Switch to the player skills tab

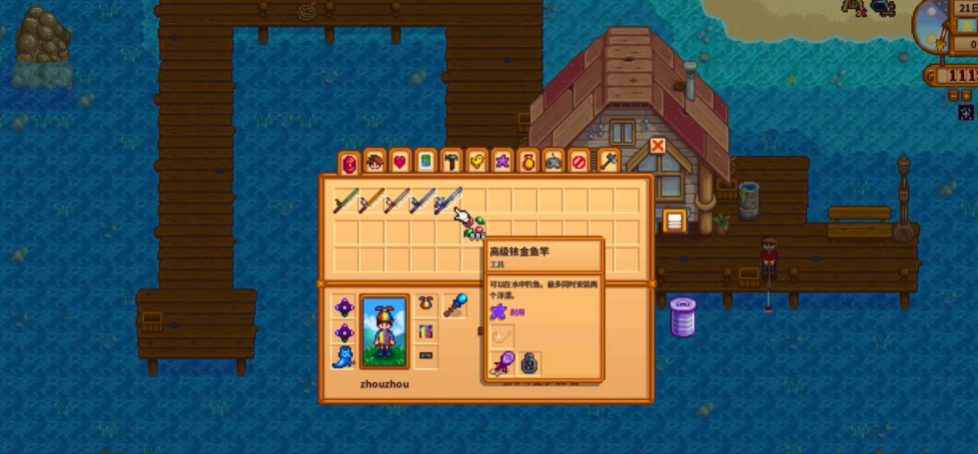(375, 161)
